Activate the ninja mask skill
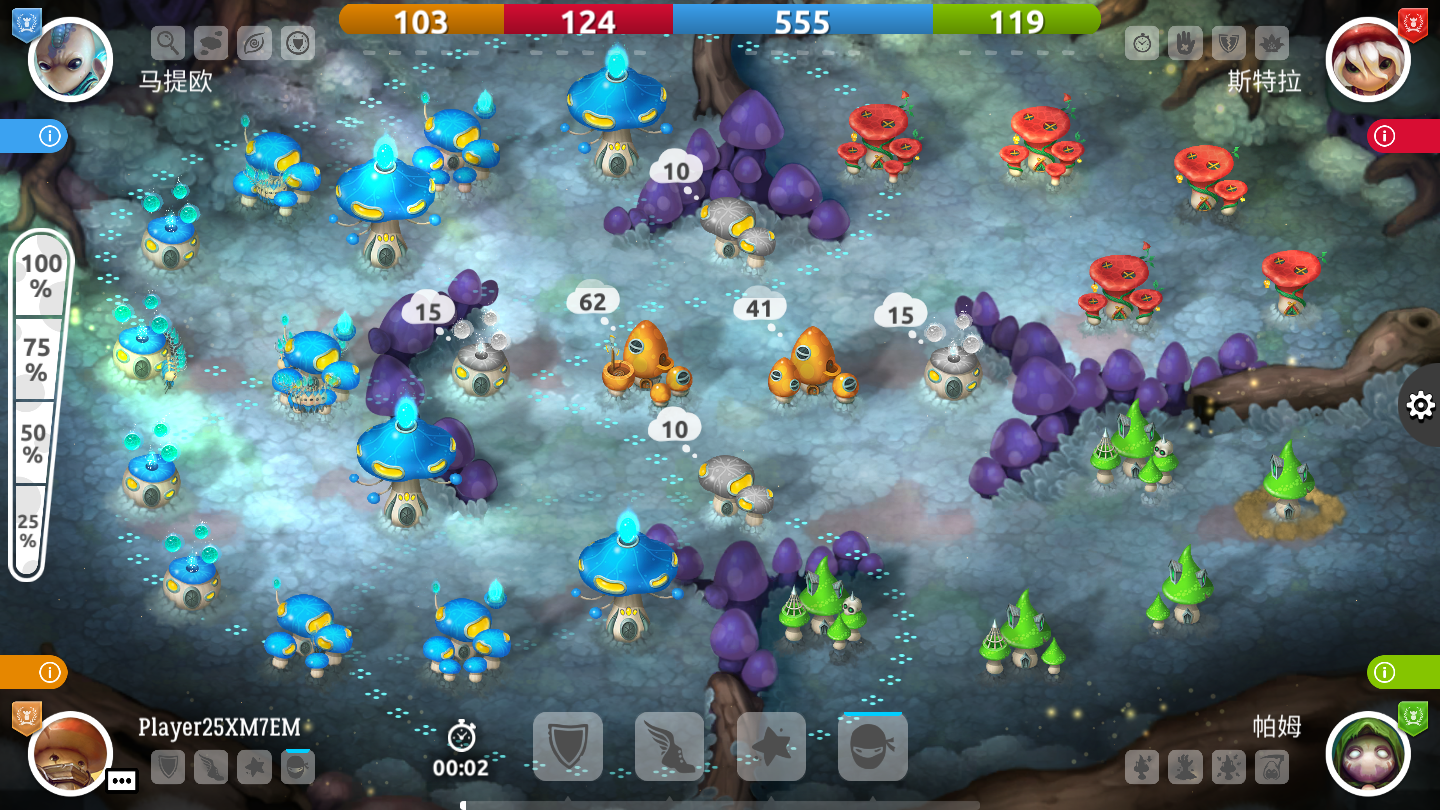Image resolution: width=1440 pixels, height=810 pixels. tap(872, 746)
